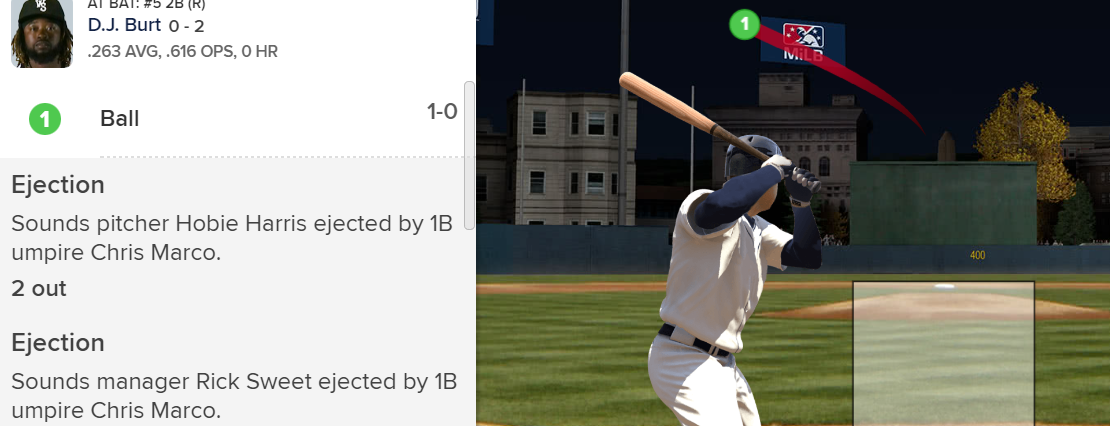
Task: Select the pitch 1 Ball row
Action: 237,119
